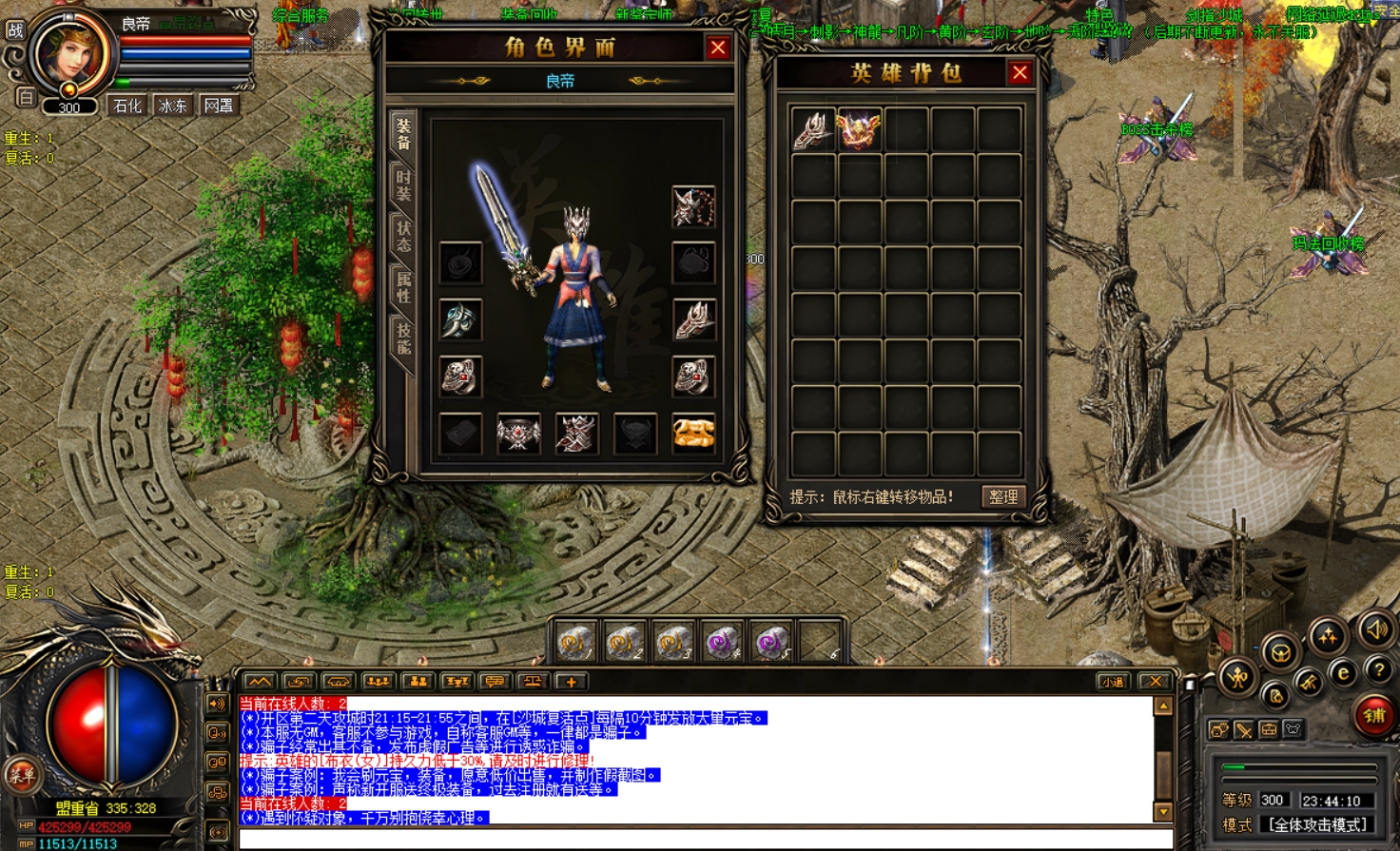Activate the 冰冻 freeze button
This screenshot has width=1400, height=851.
coord(173,106)
